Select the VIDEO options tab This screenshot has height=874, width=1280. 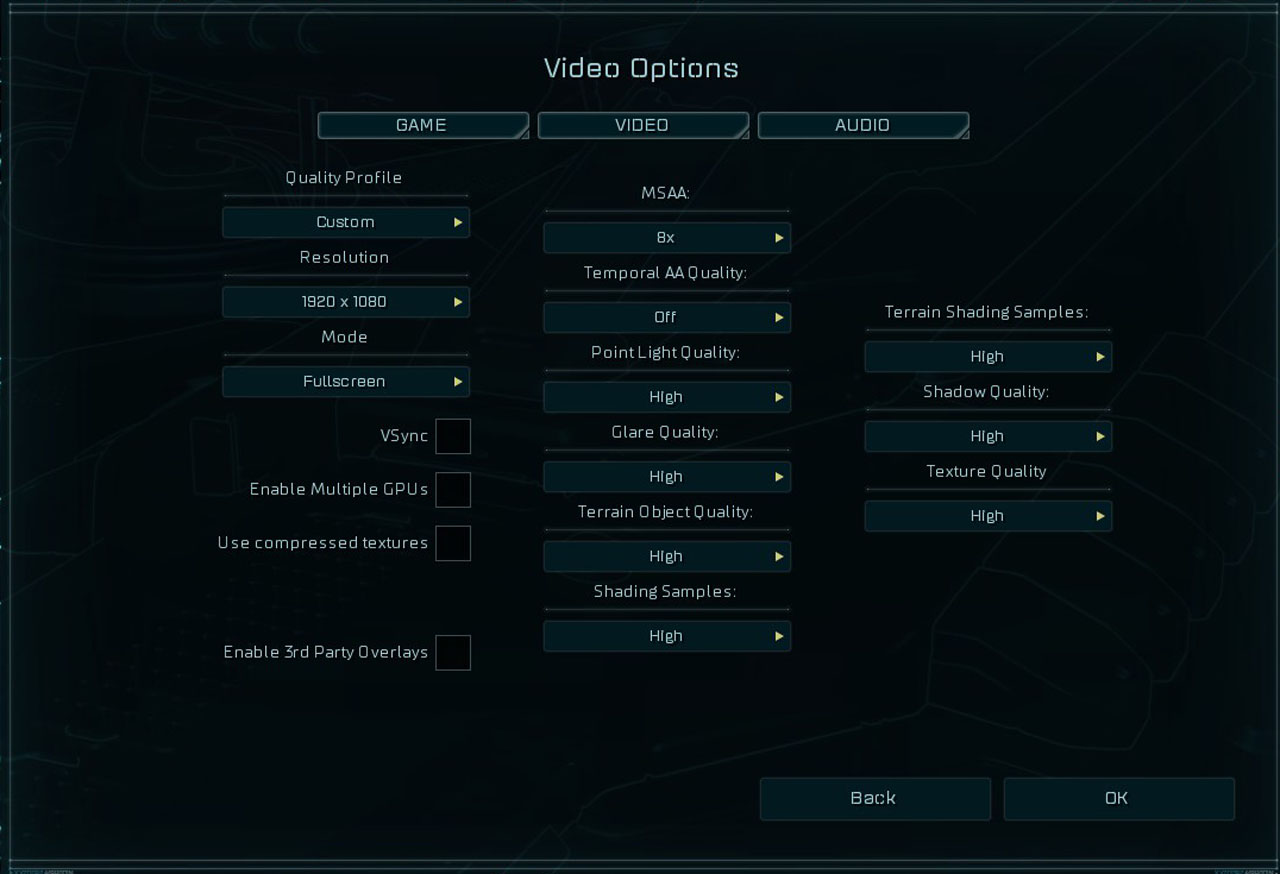[x=642, y=125]
